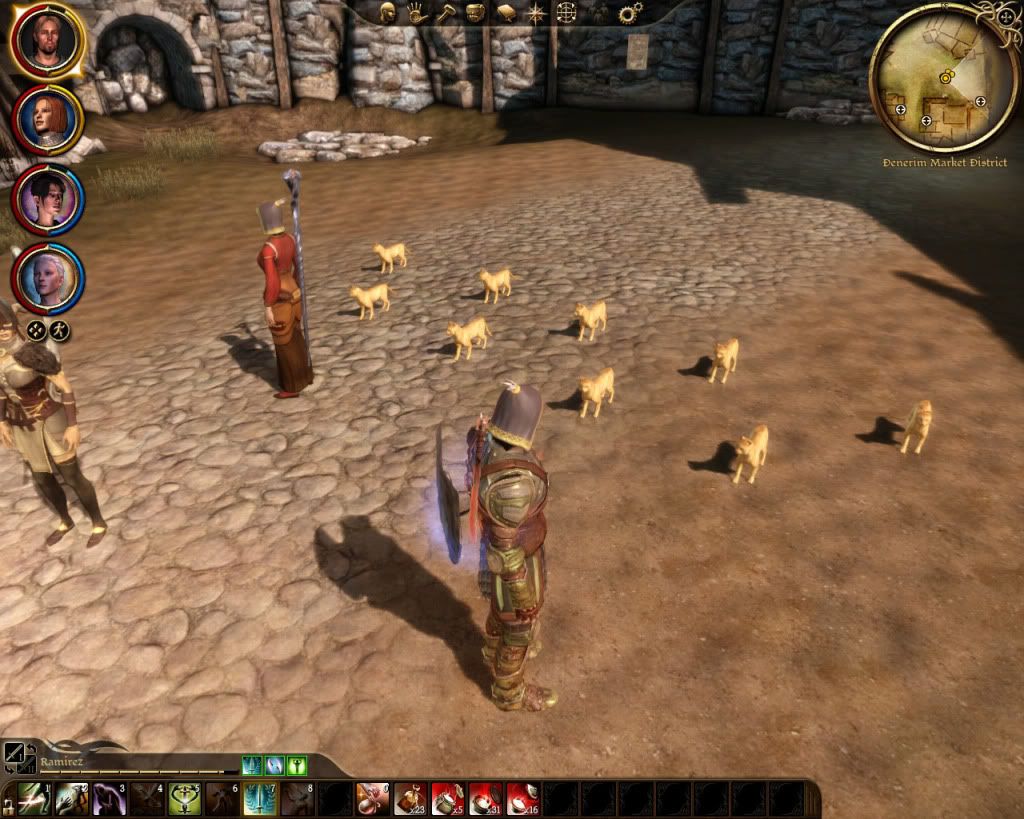1024x819 pixels.
Task: Use the ability in quickbar slot 1
Action: click(x=33, y=799)
